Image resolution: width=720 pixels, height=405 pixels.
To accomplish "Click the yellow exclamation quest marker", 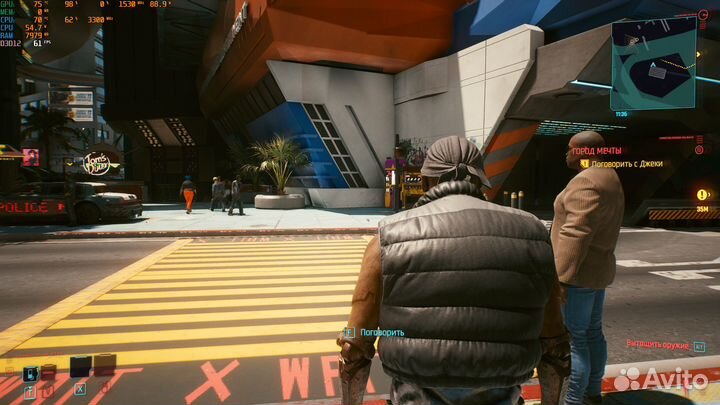I will 702,195.
